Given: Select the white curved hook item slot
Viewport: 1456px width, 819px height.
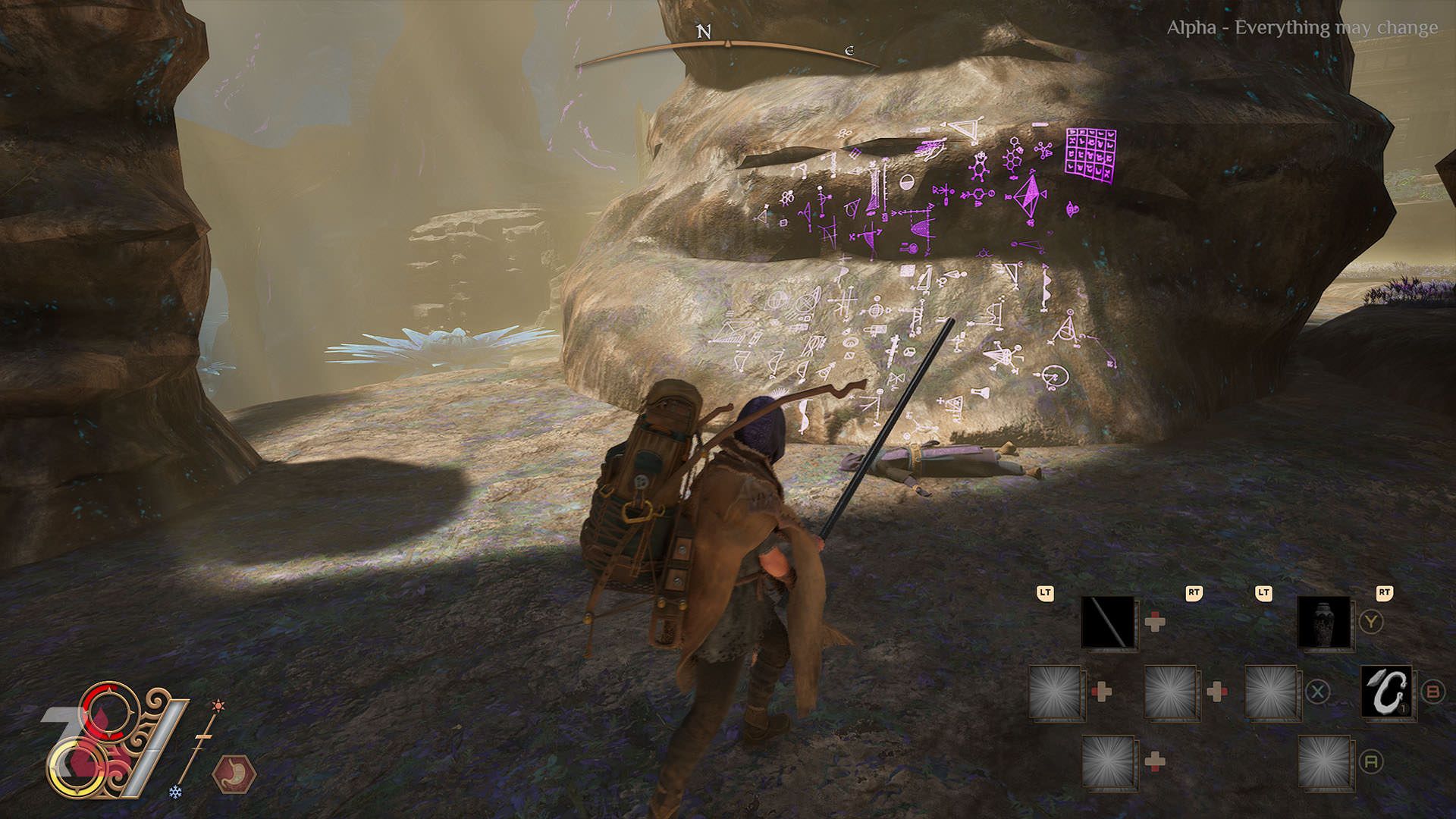Looking at the screenshot, I should [1387, 691].
